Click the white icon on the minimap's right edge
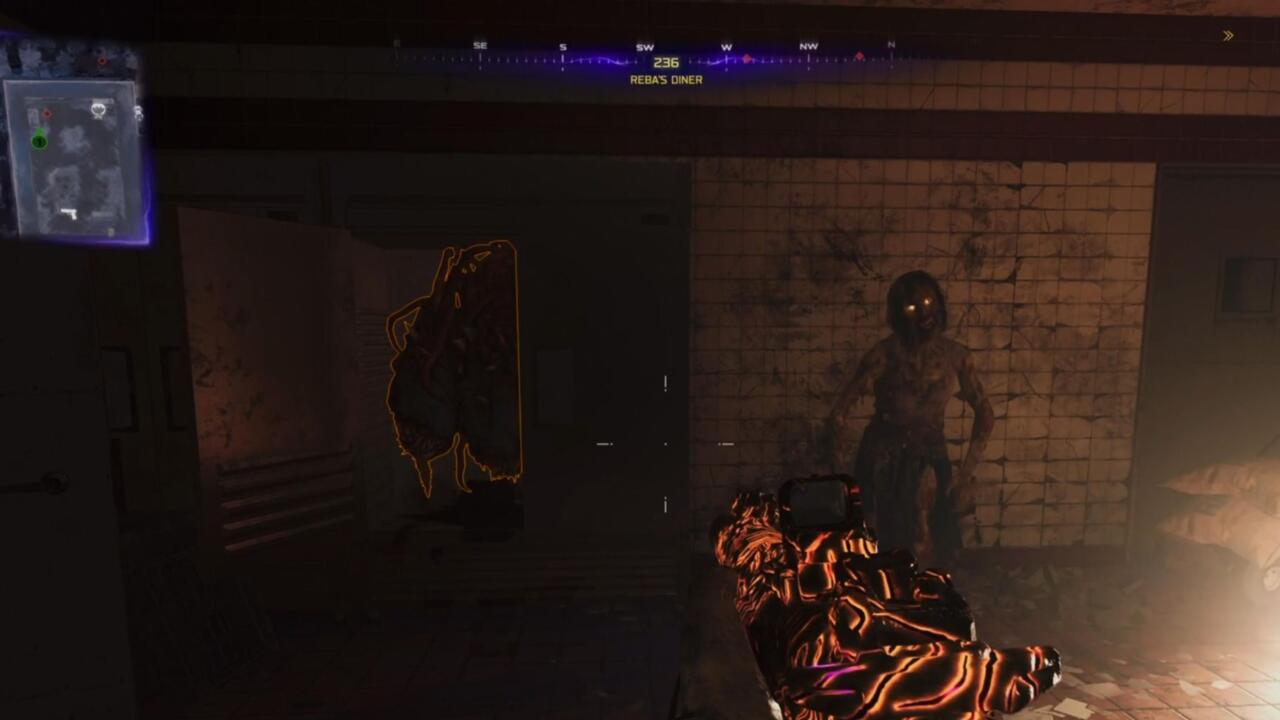Screen dimensions: 1280x720 138,114
